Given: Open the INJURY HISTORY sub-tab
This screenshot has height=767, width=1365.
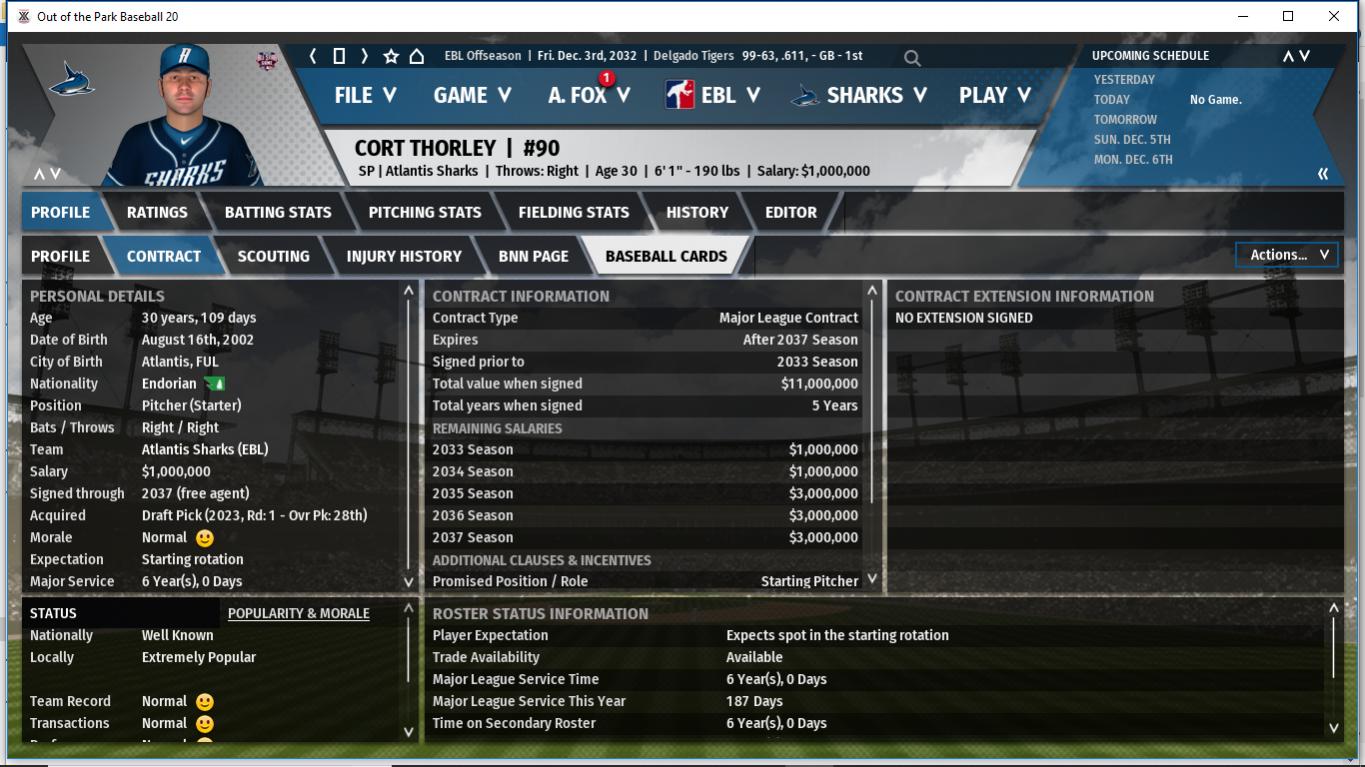Looking at the screenshot, I should 404,256.
